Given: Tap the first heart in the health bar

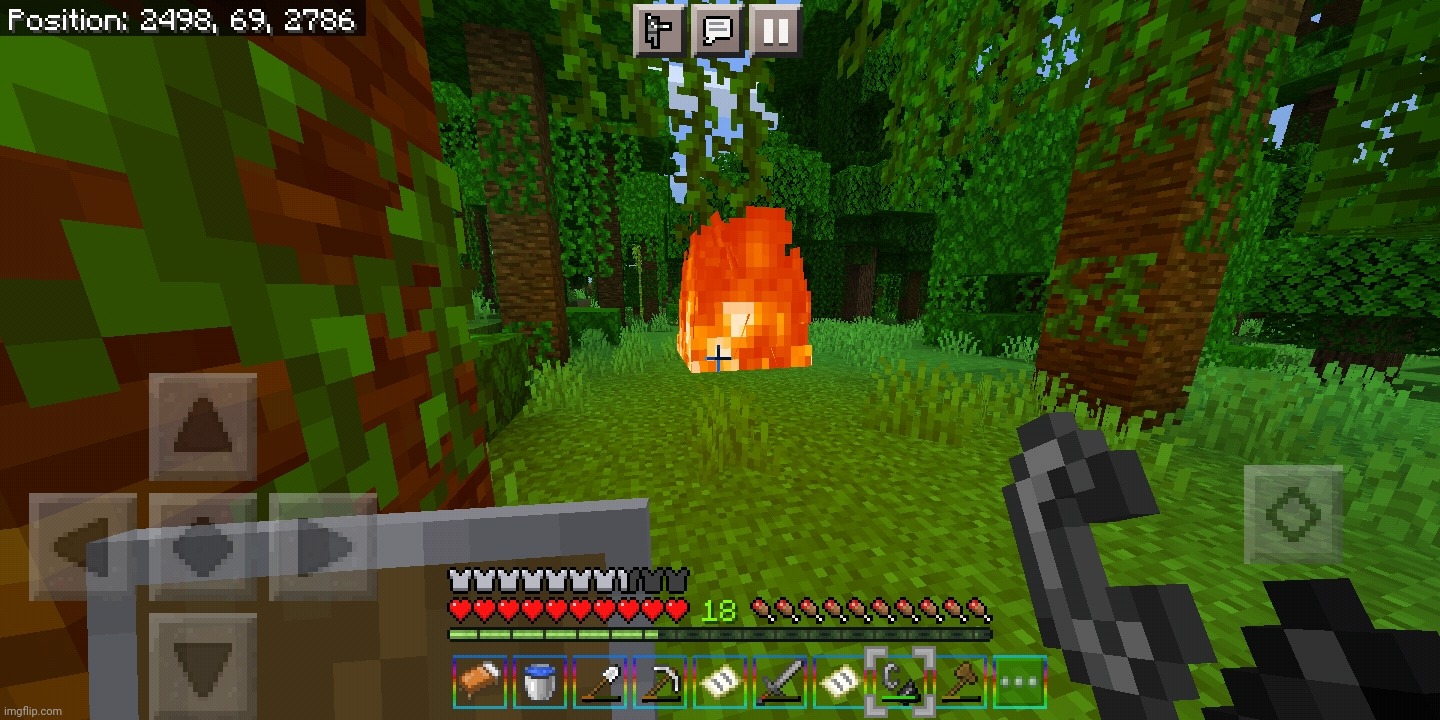Looking at the screenshot, I should click(x=458, y=608).
